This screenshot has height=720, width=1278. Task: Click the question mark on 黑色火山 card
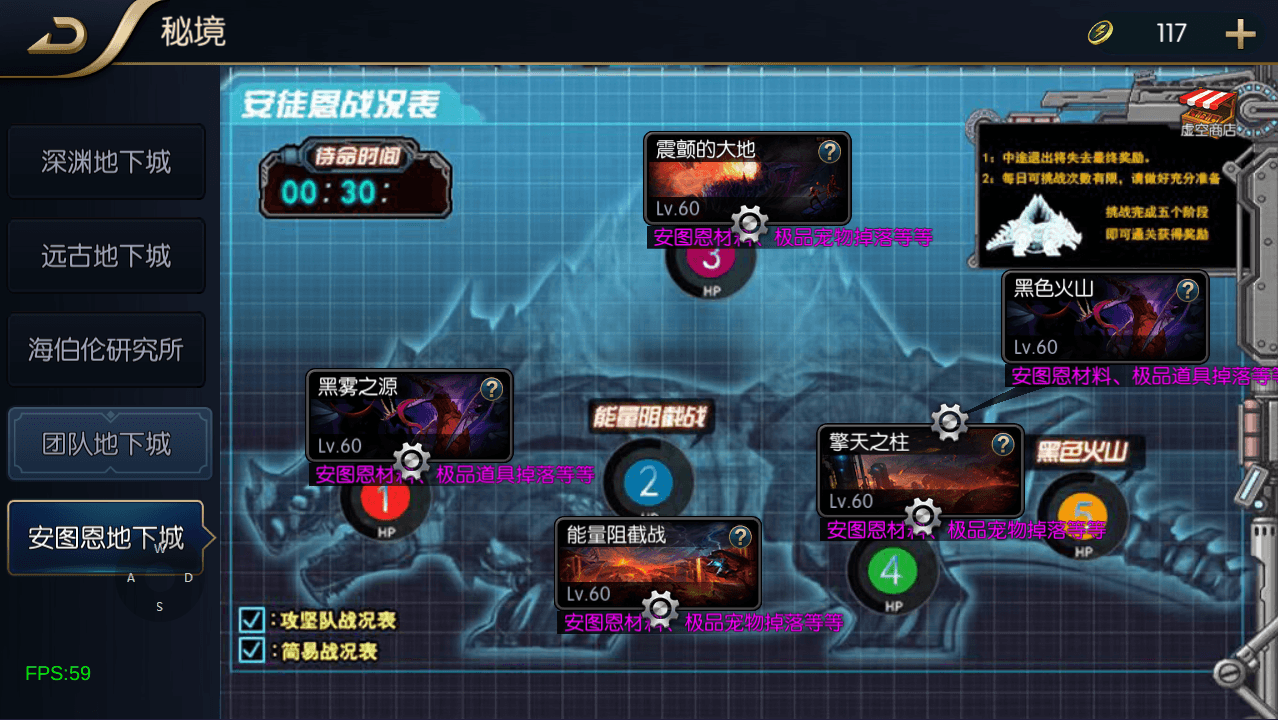coord(1187,290)
